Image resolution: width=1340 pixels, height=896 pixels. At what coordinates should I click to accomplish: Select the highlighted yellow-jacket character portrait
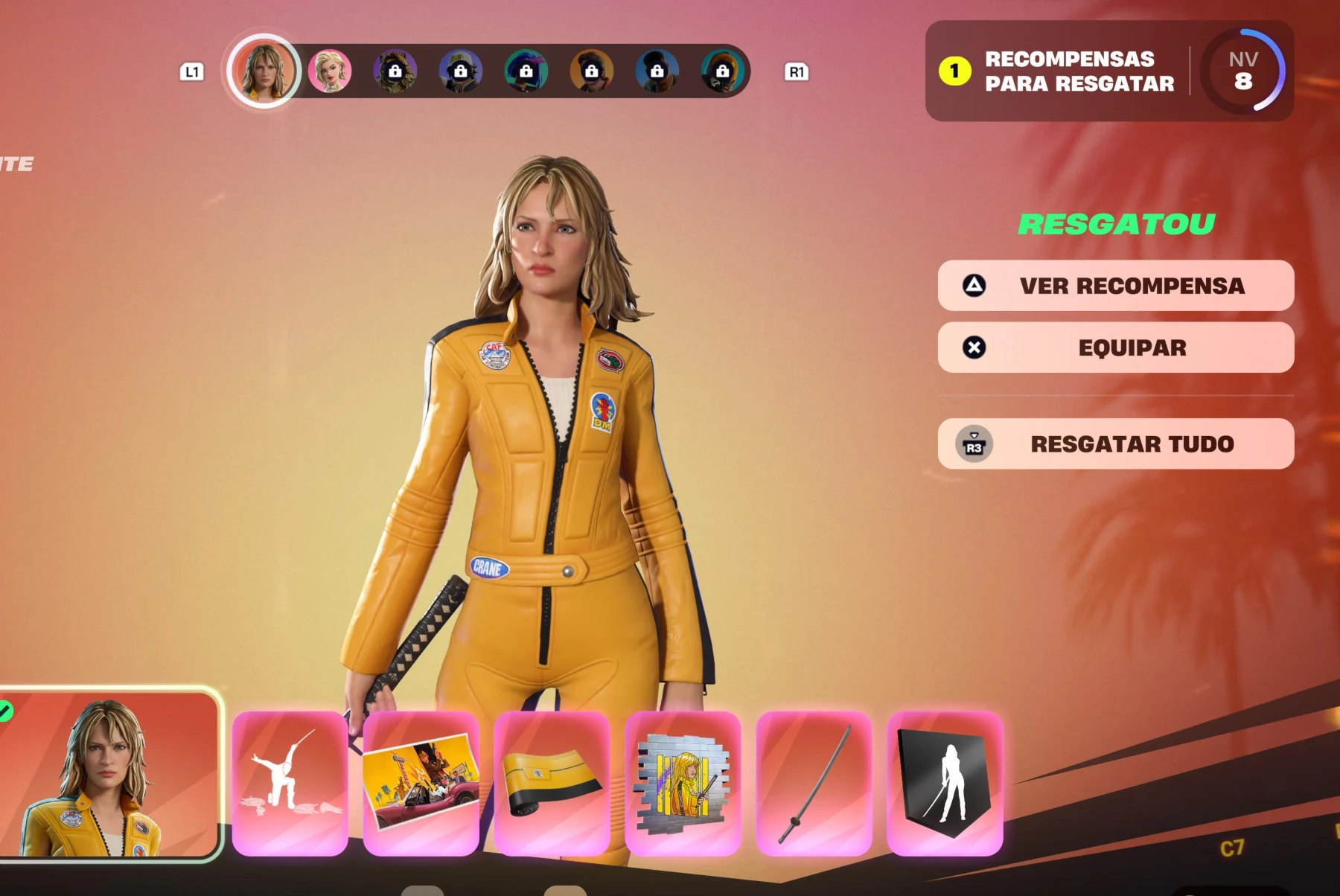tap(264, 71)
